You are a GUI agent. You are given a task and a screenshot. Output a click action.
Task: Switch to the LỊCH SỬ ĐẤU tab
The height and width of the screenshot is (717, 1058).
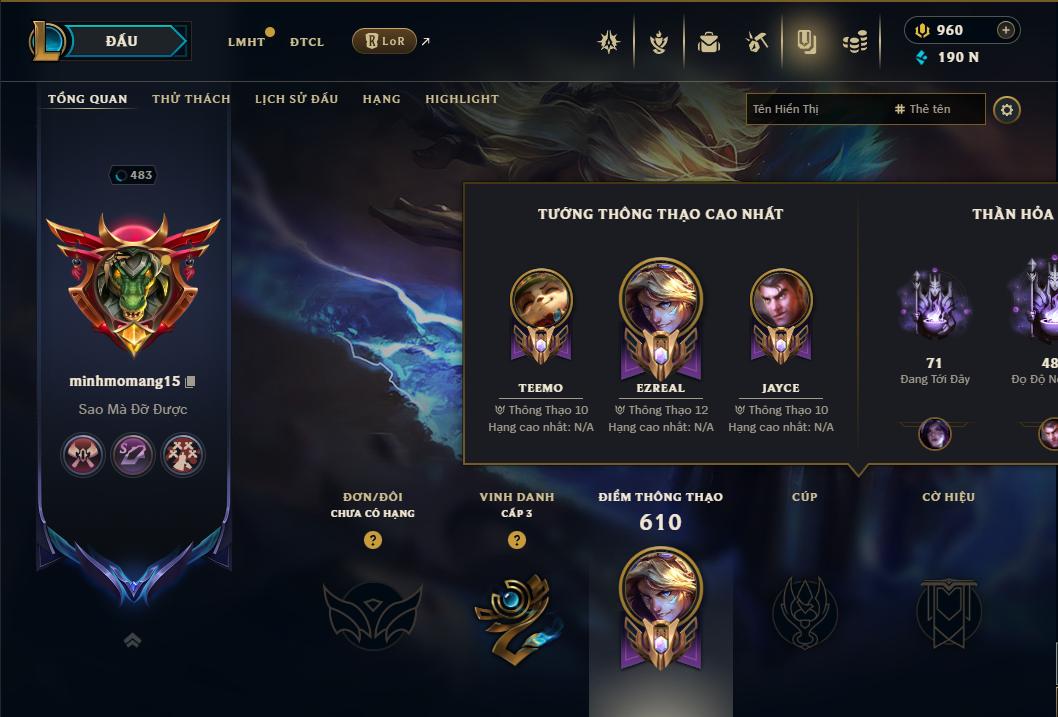pyautogui.click(x=296, y=99)
